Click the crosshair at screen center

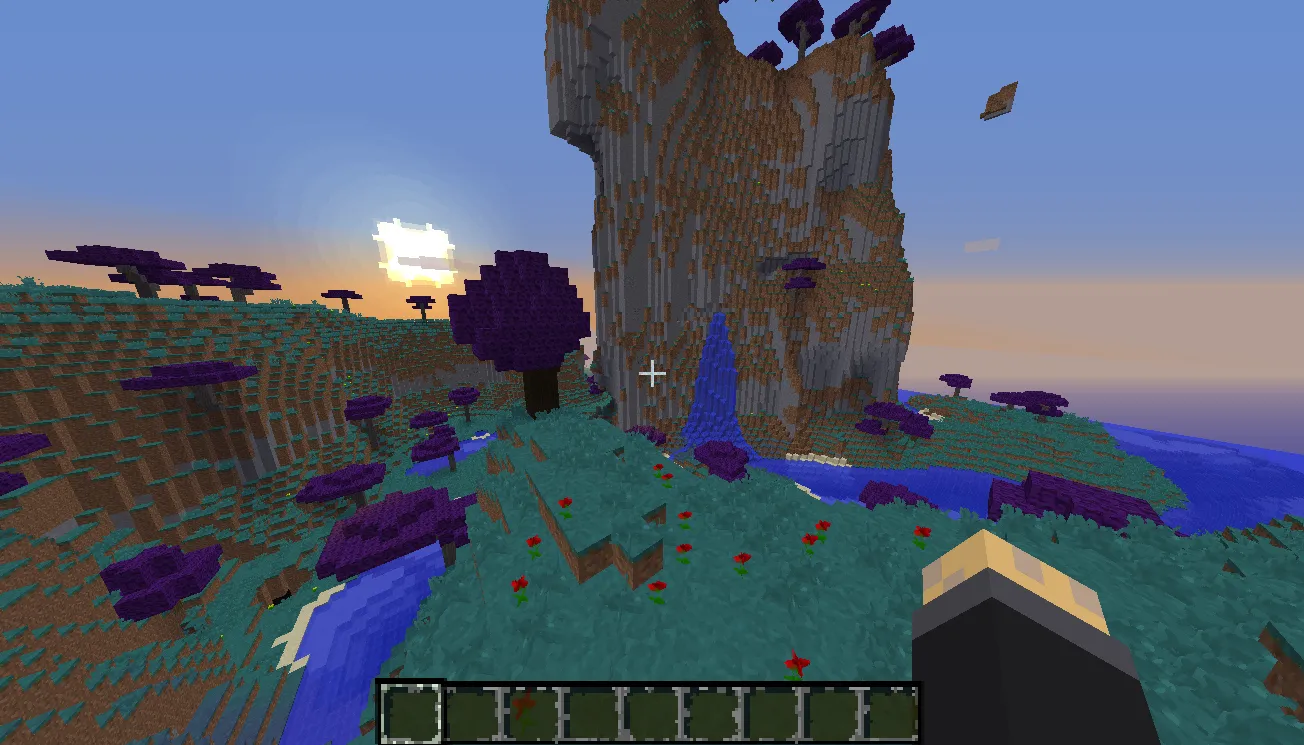pos(652,373)
